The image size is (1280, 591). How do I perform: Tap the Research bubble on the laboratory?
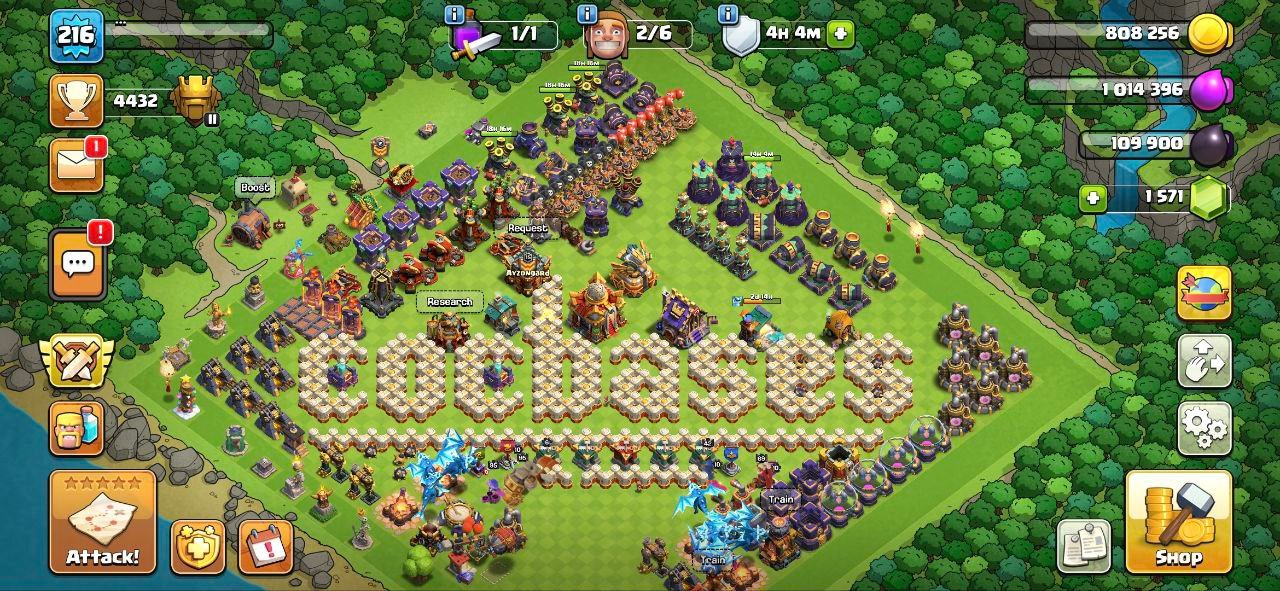[x=449, y=301]
